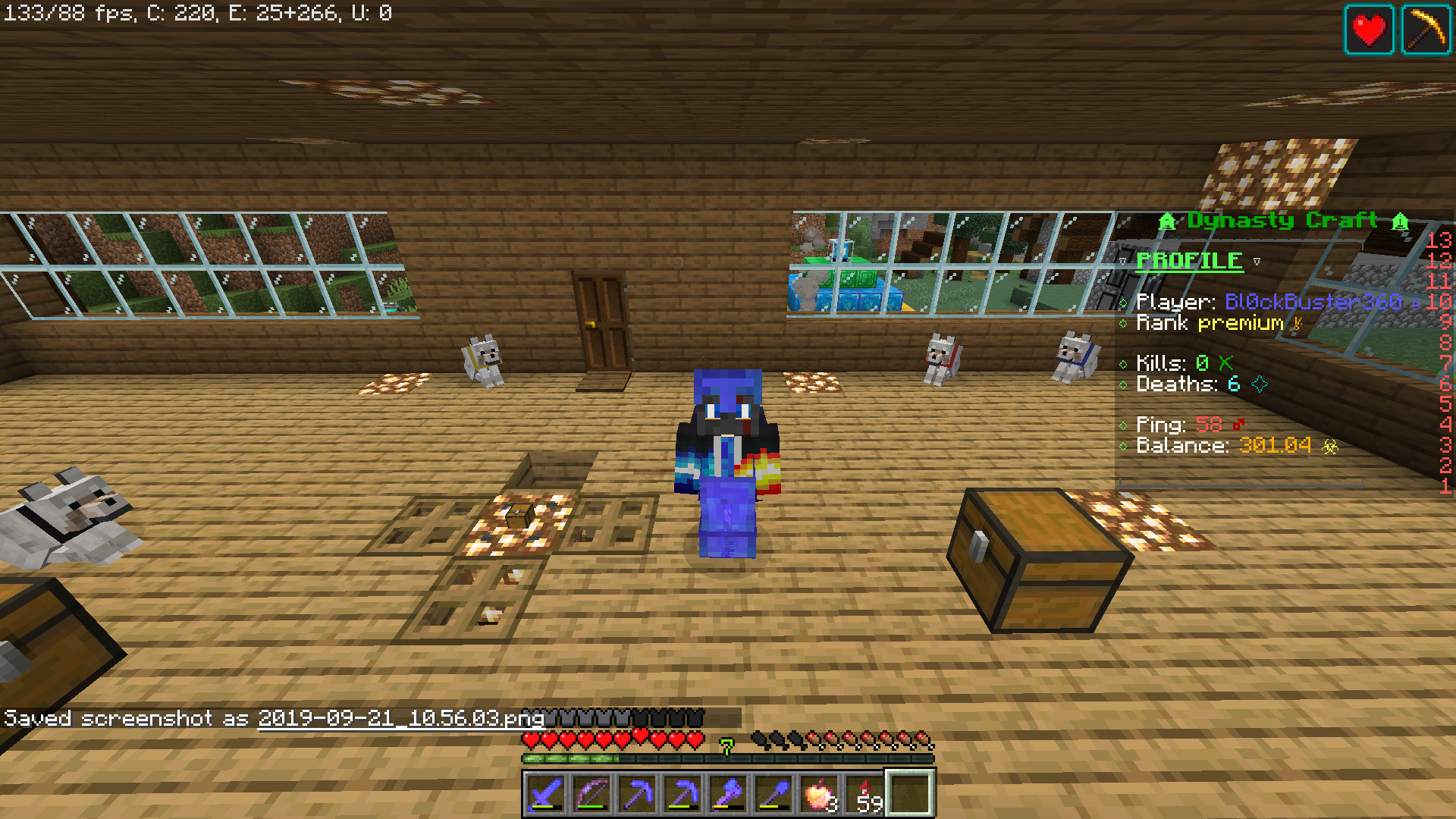
Task: Click the Dynasty Craft scoreboard title
Action: tap(1285, 221)
